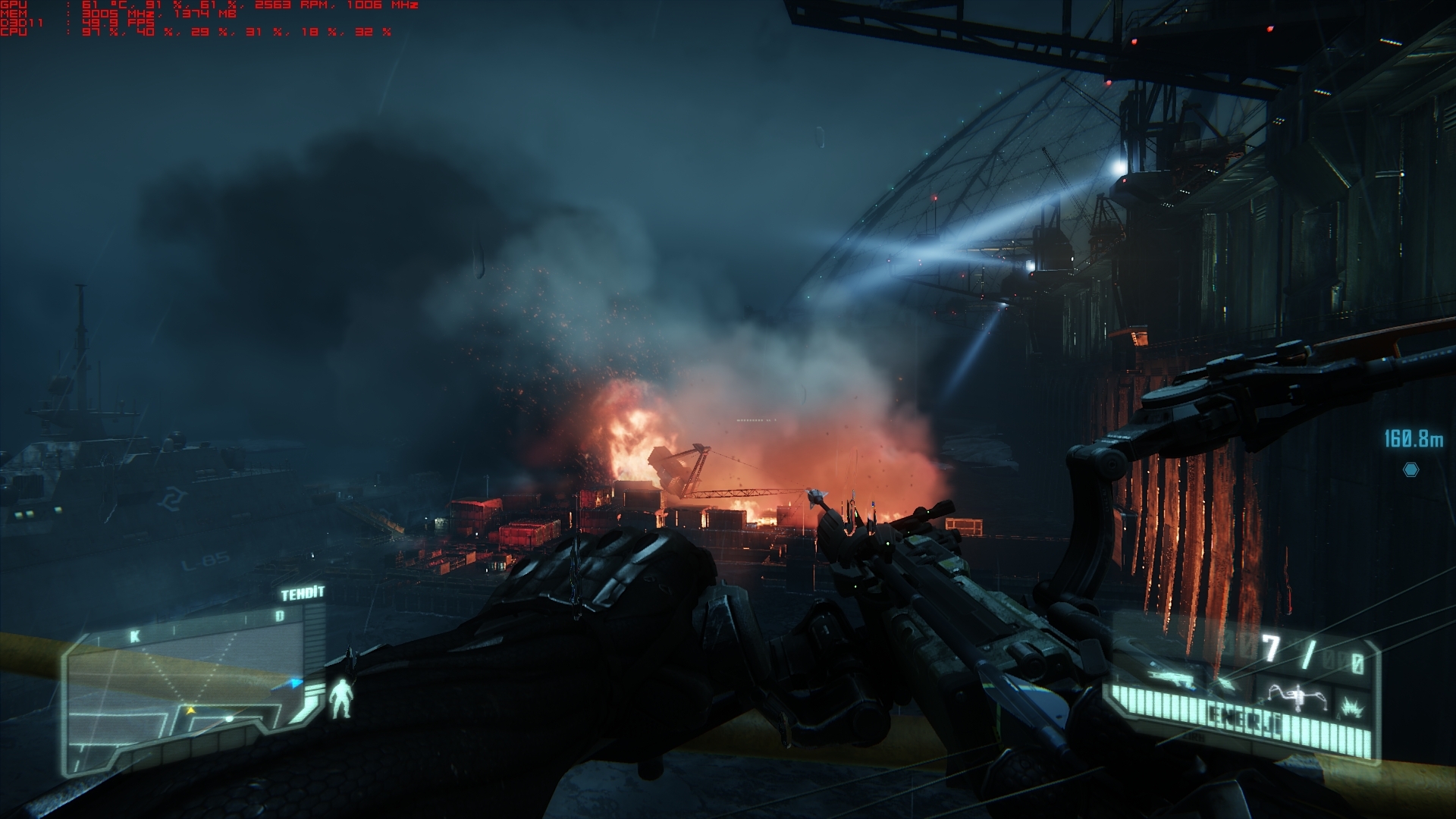The width and height of the screenshot is (1456, 819).
Task: Click the blue arrow marker on minimap
Action: point(296,683)
